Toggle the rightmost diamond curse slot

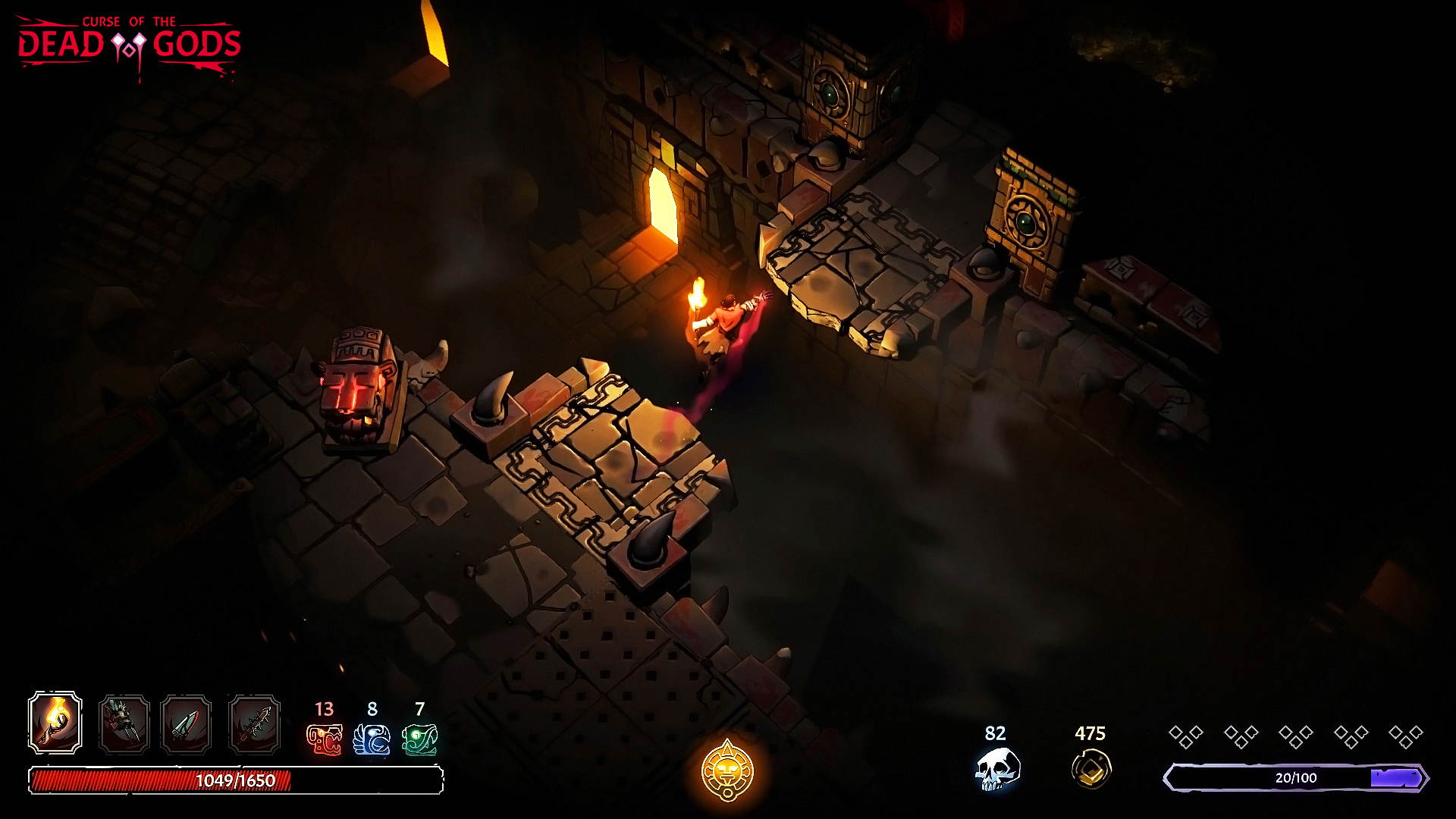tap(1404, 732)
